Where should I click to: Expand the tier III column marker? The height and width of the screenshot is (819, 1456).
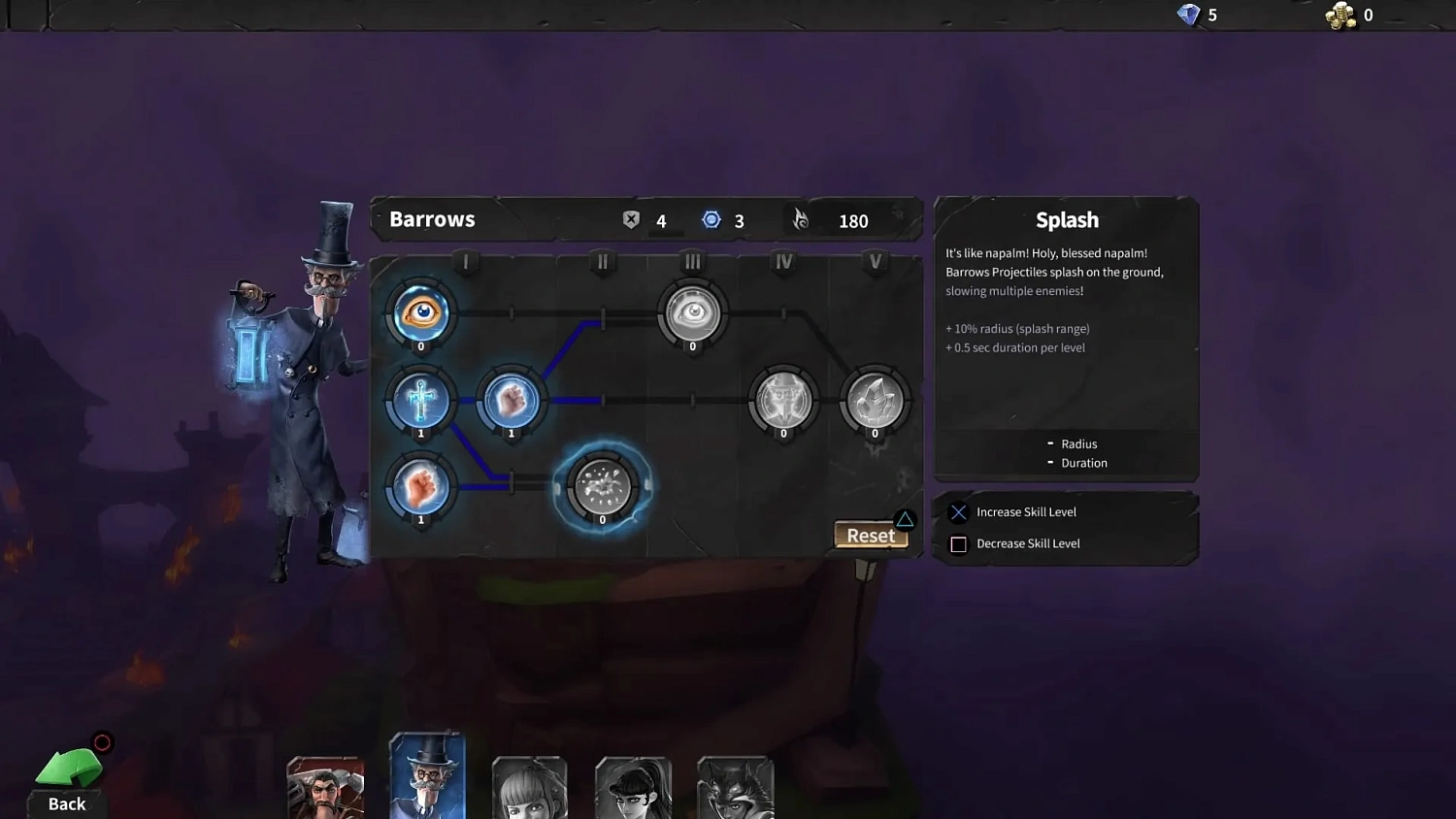coord(692,261)
